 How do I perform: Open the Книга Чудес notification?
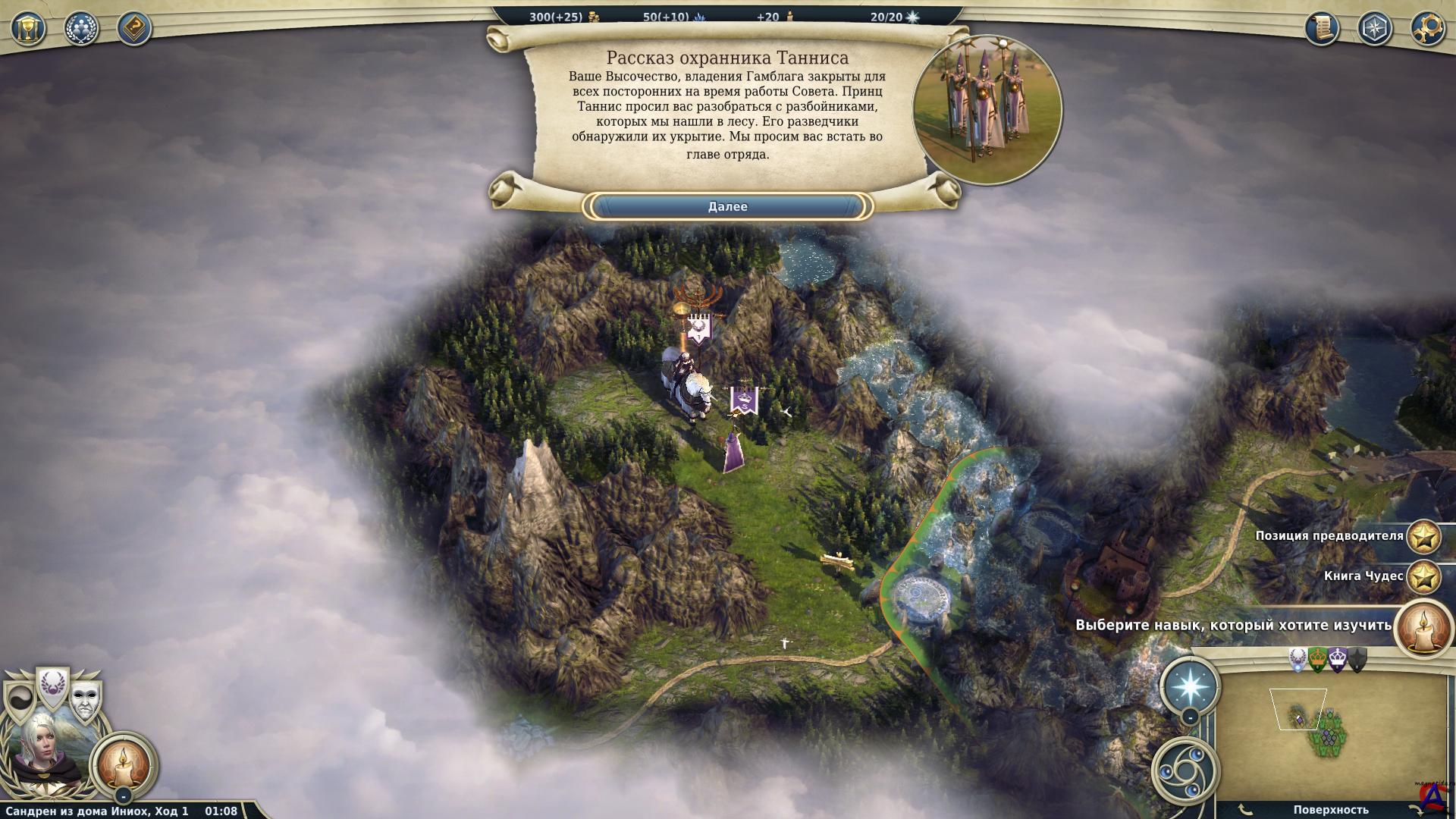[x=1423, y=576]
